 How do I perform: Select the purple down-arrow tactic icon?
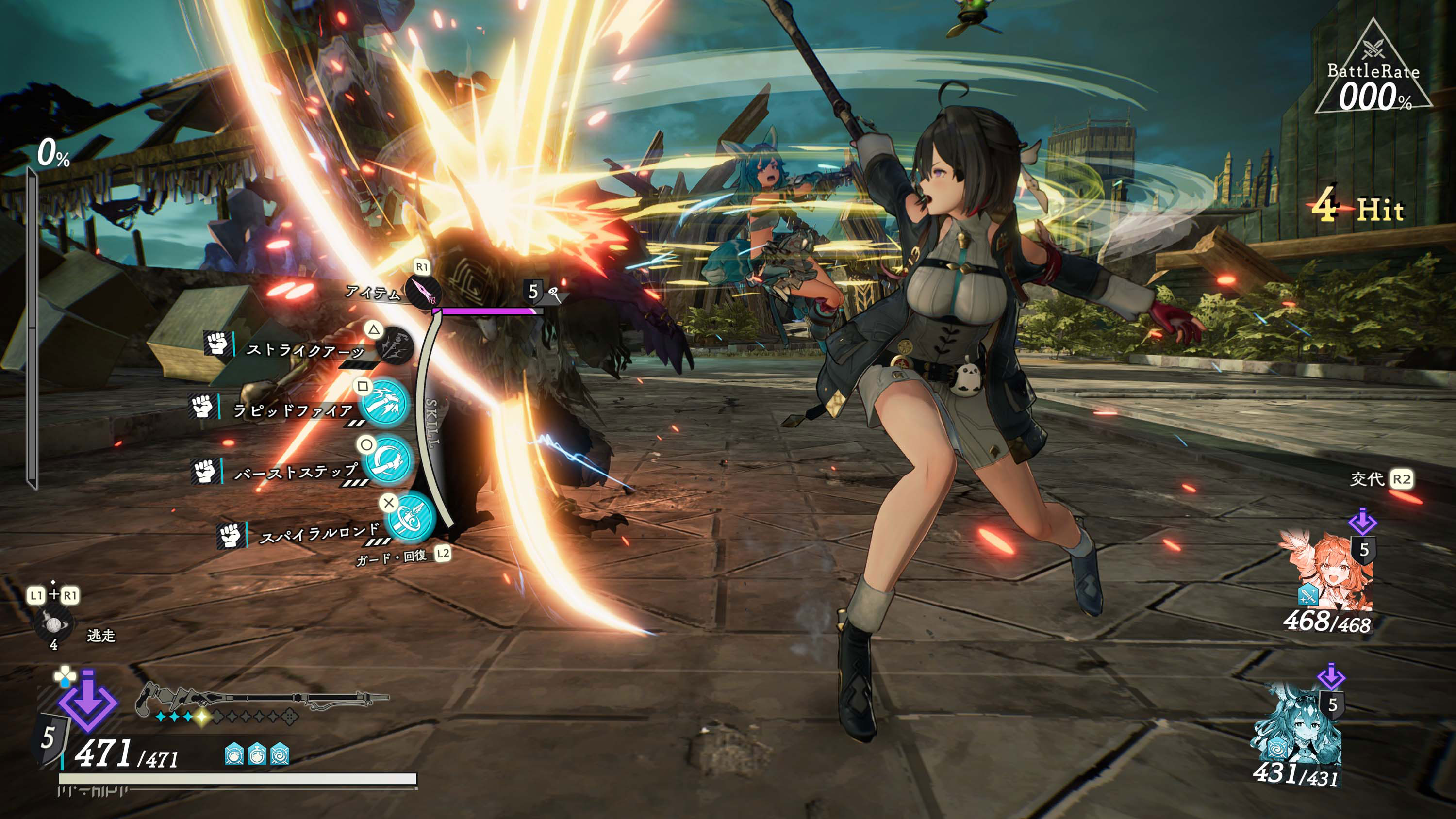[87, 701]
